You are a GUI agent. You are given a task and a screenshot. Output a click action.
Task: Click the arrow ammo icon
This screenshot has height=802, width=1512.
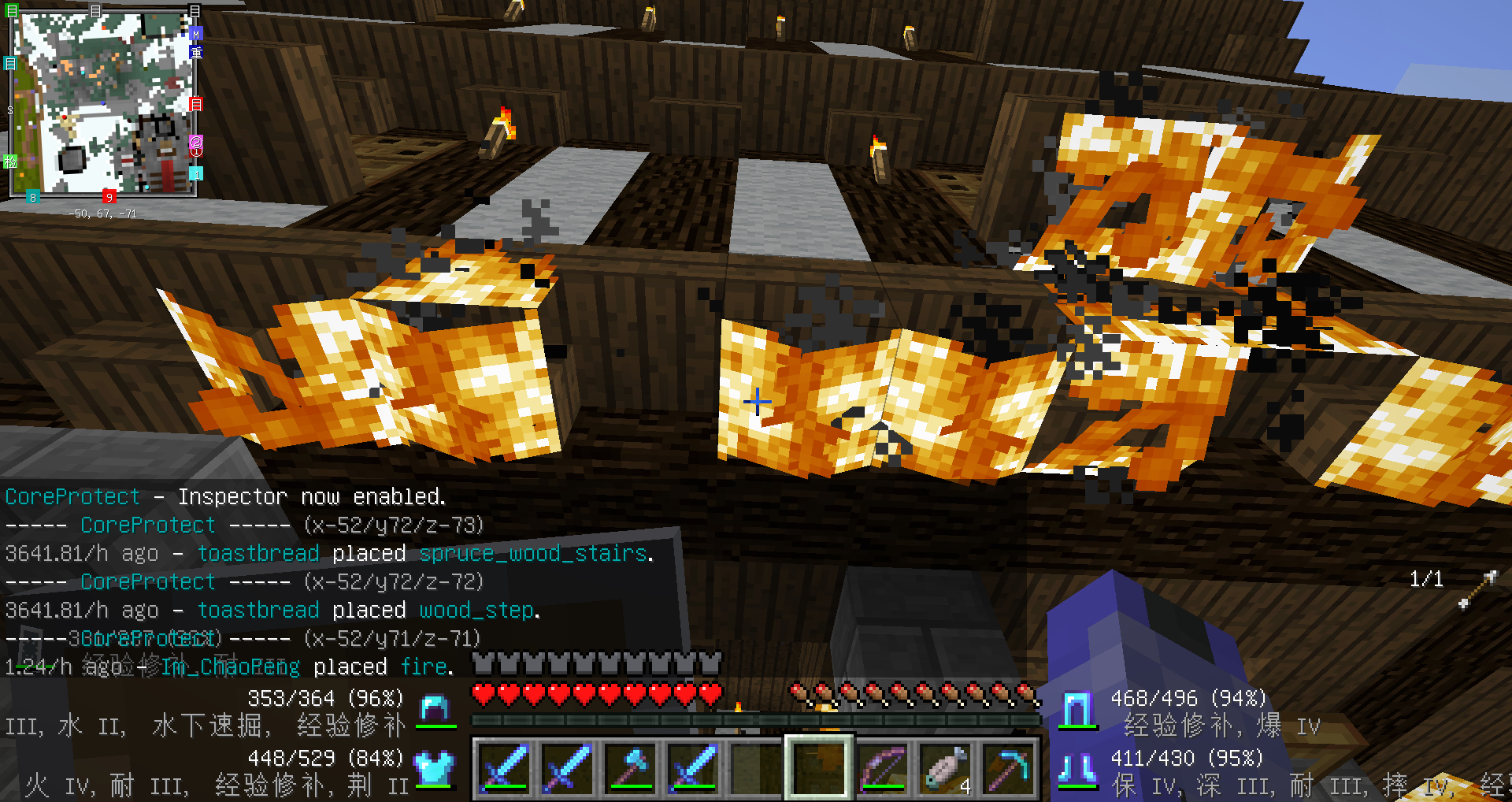tap(1477, 589)
